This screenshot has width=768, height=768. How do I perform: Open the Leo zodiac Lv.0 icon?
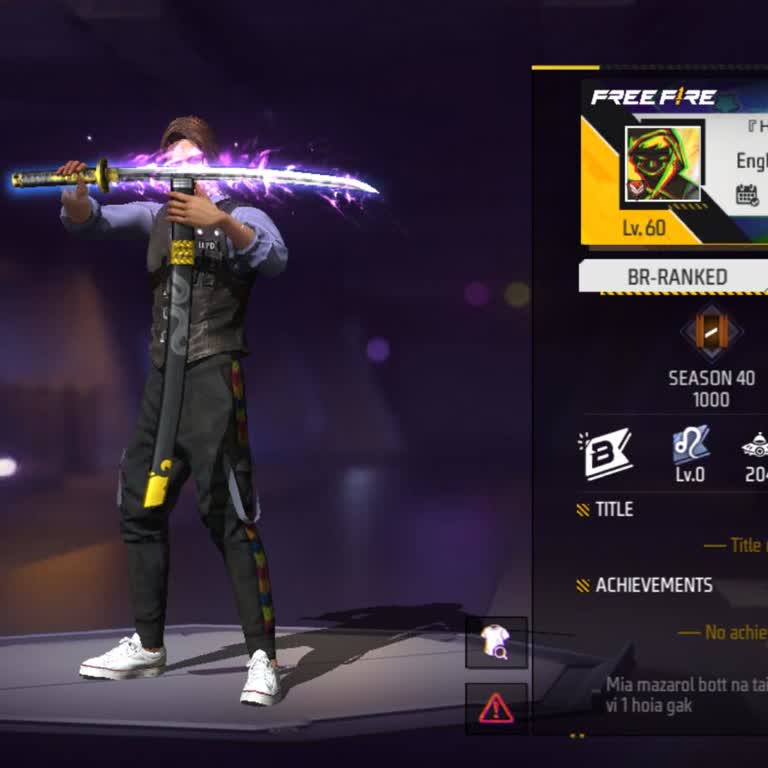pos(690,445)
